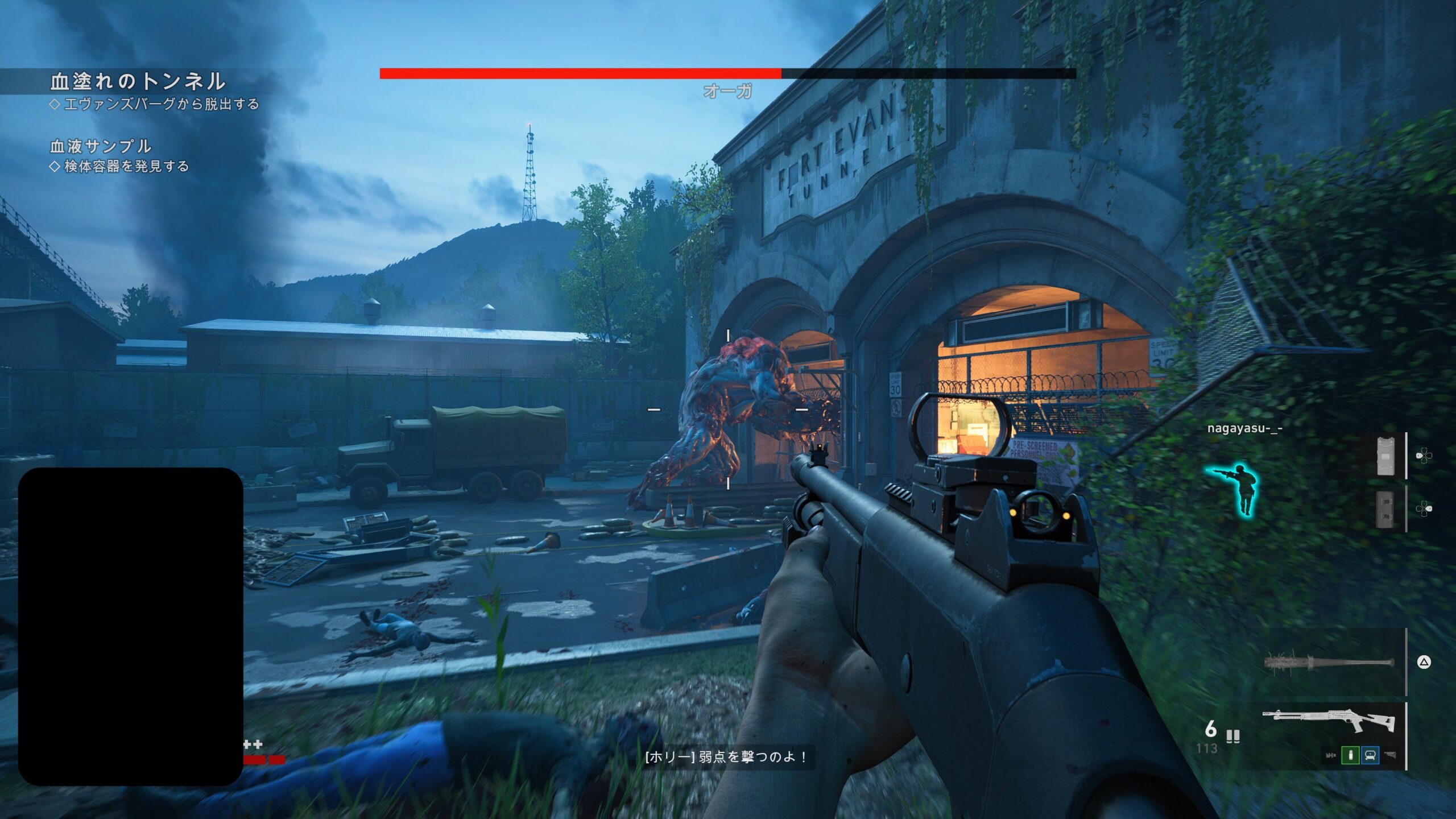Click the green magazine attachment icon

pos(1350,755)
